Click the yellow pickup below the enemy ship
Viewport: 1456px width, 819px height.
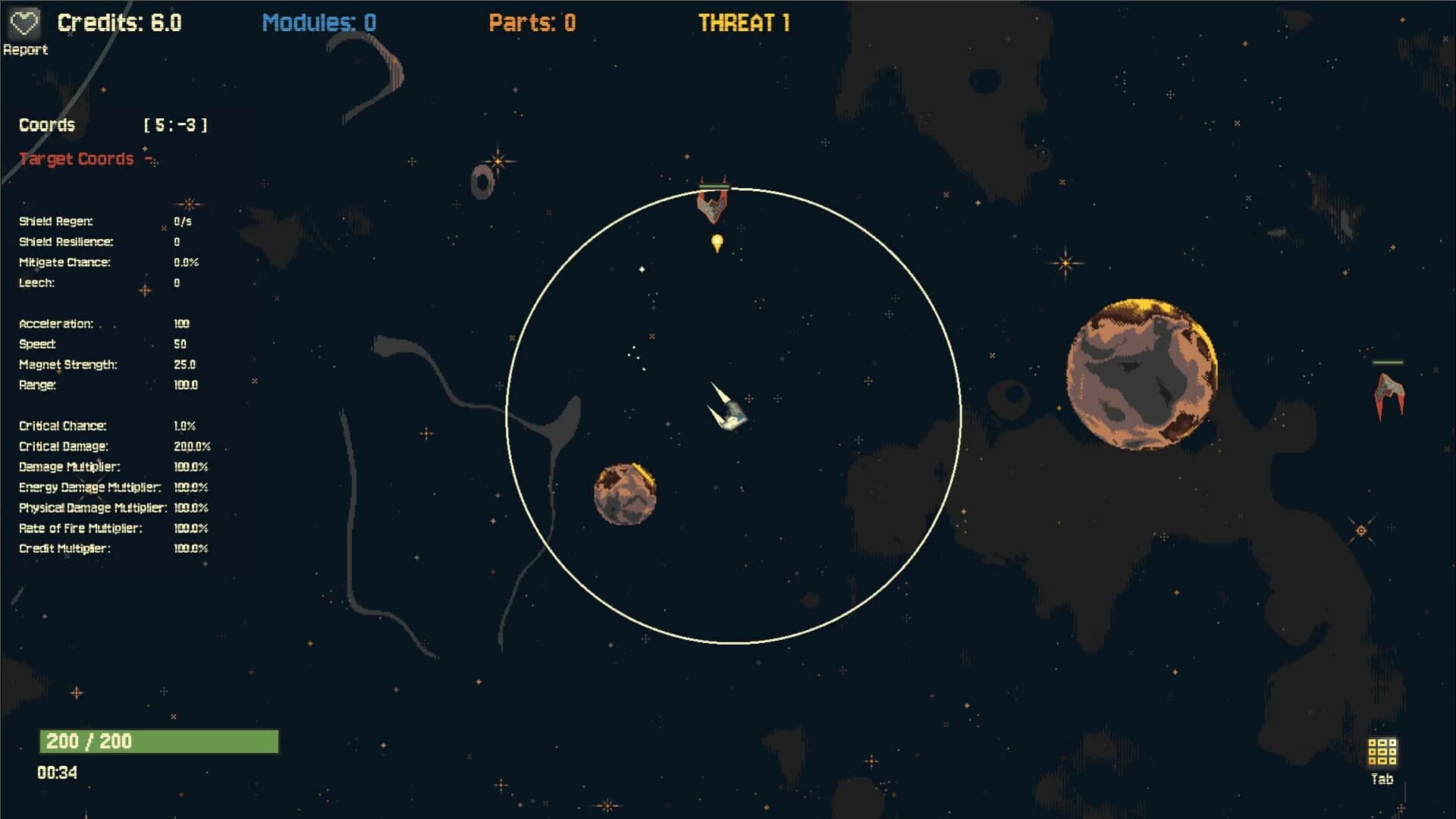(716, 240)
